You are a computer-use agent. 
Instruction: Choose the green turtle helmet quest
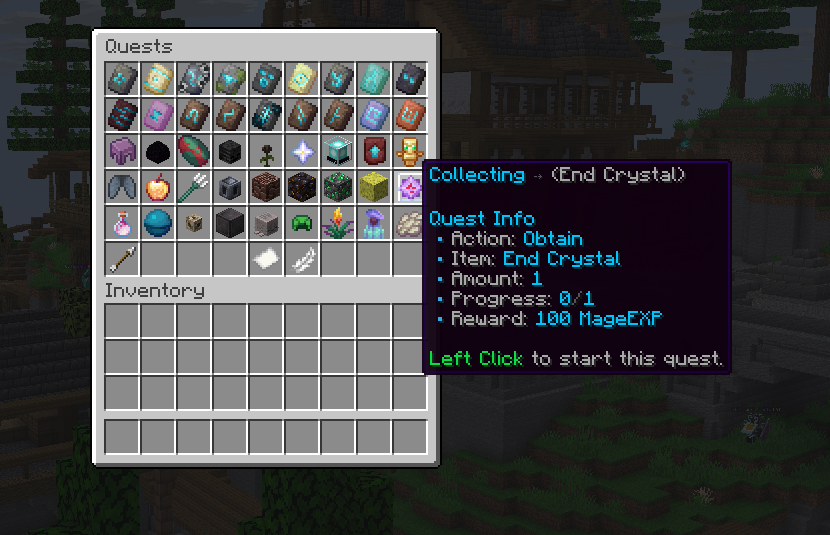[302, 222]
